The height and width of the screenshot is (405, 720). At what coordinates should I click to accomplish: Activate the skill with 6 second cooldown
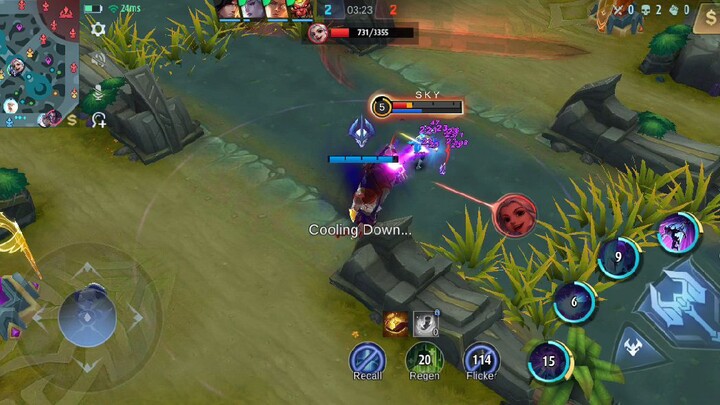click(x=574, y=302)
